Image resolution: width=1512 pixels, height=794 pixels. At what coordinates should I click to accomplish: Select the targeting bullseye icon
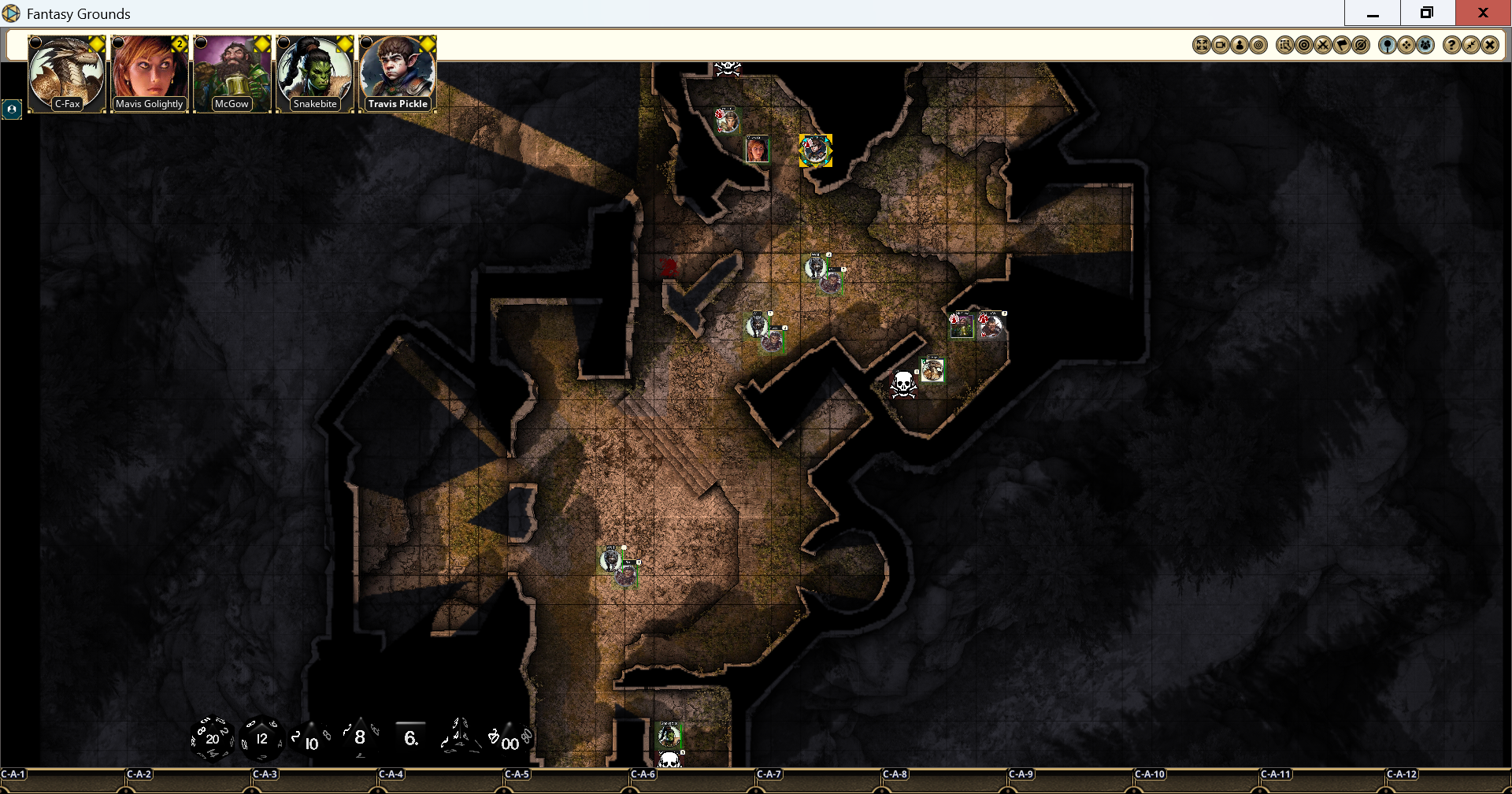click(x=1304, y=45)
